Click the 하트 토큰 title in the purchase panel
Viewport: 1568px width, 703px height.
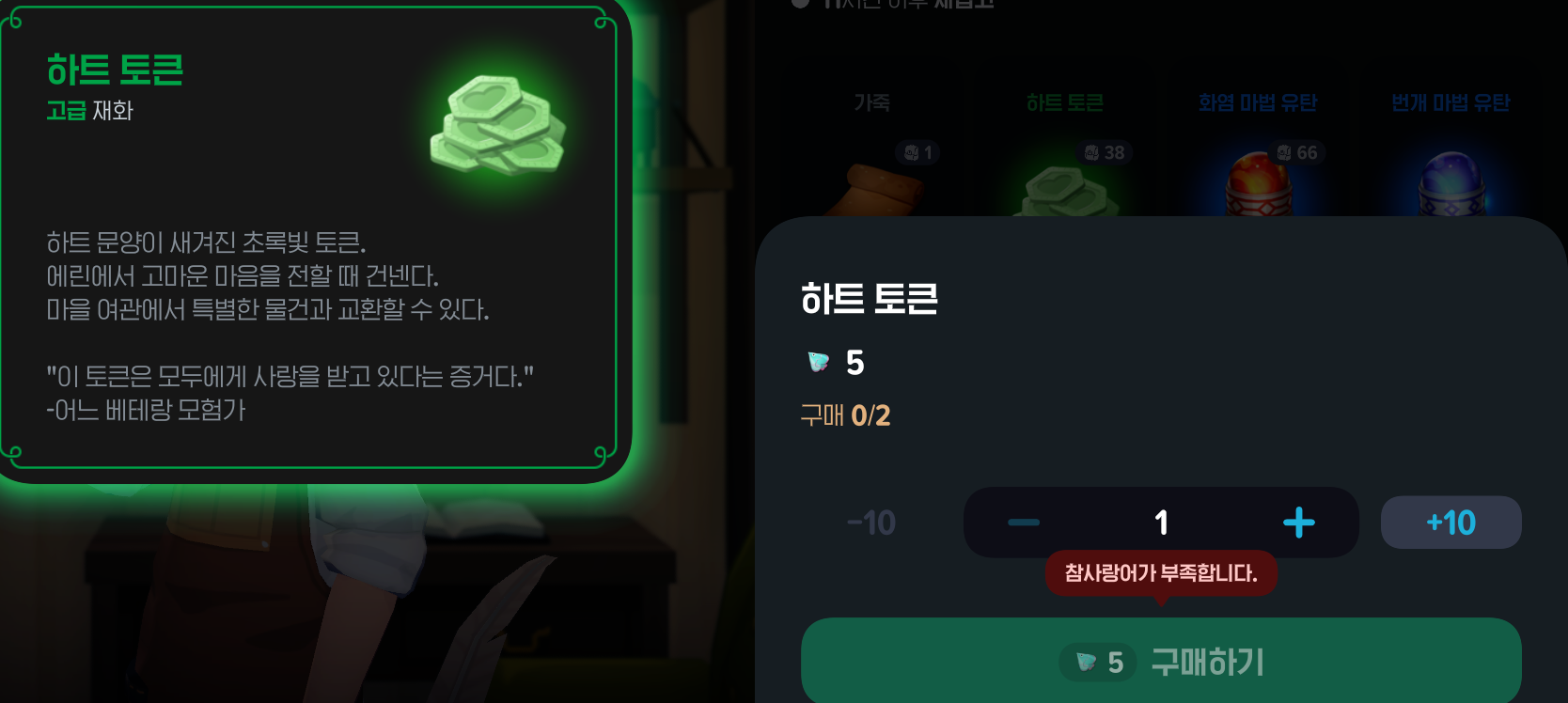(x=868, y=300)
